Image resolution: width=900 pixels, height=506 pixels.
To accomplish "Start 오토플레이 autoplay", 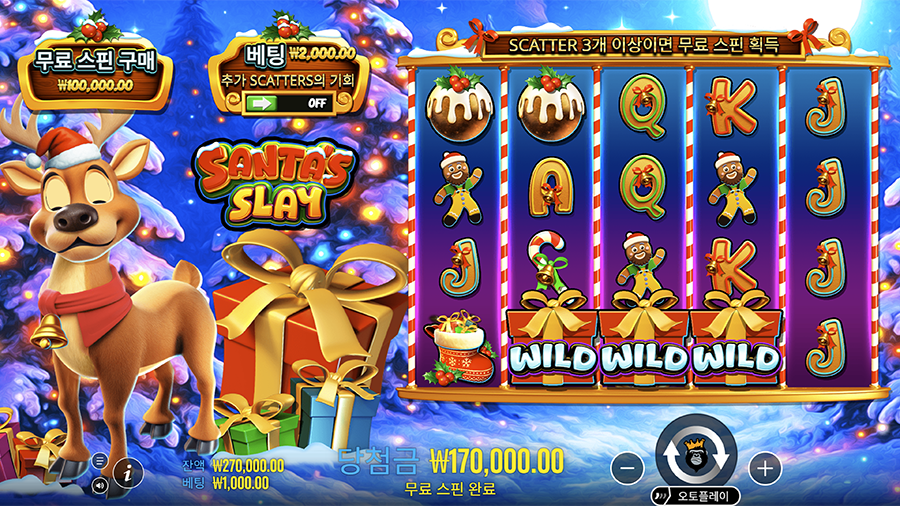I will pos(696,495).
